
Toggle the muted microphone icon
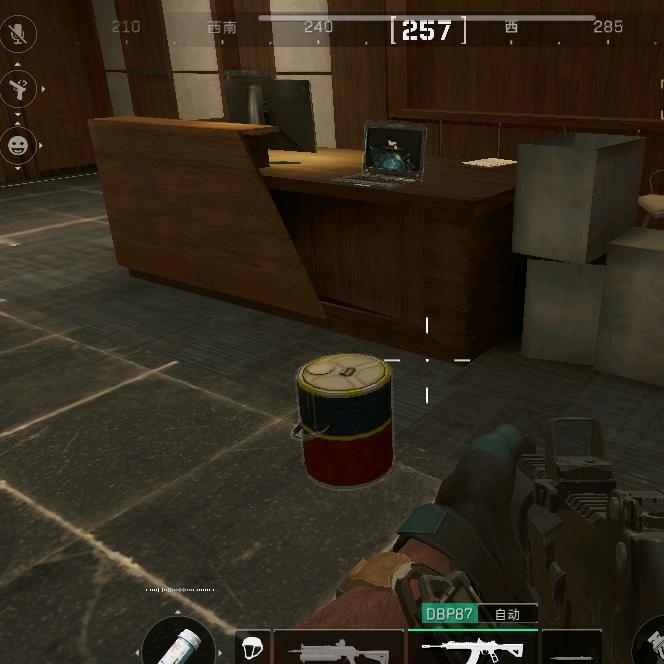(x=18, y=33)
